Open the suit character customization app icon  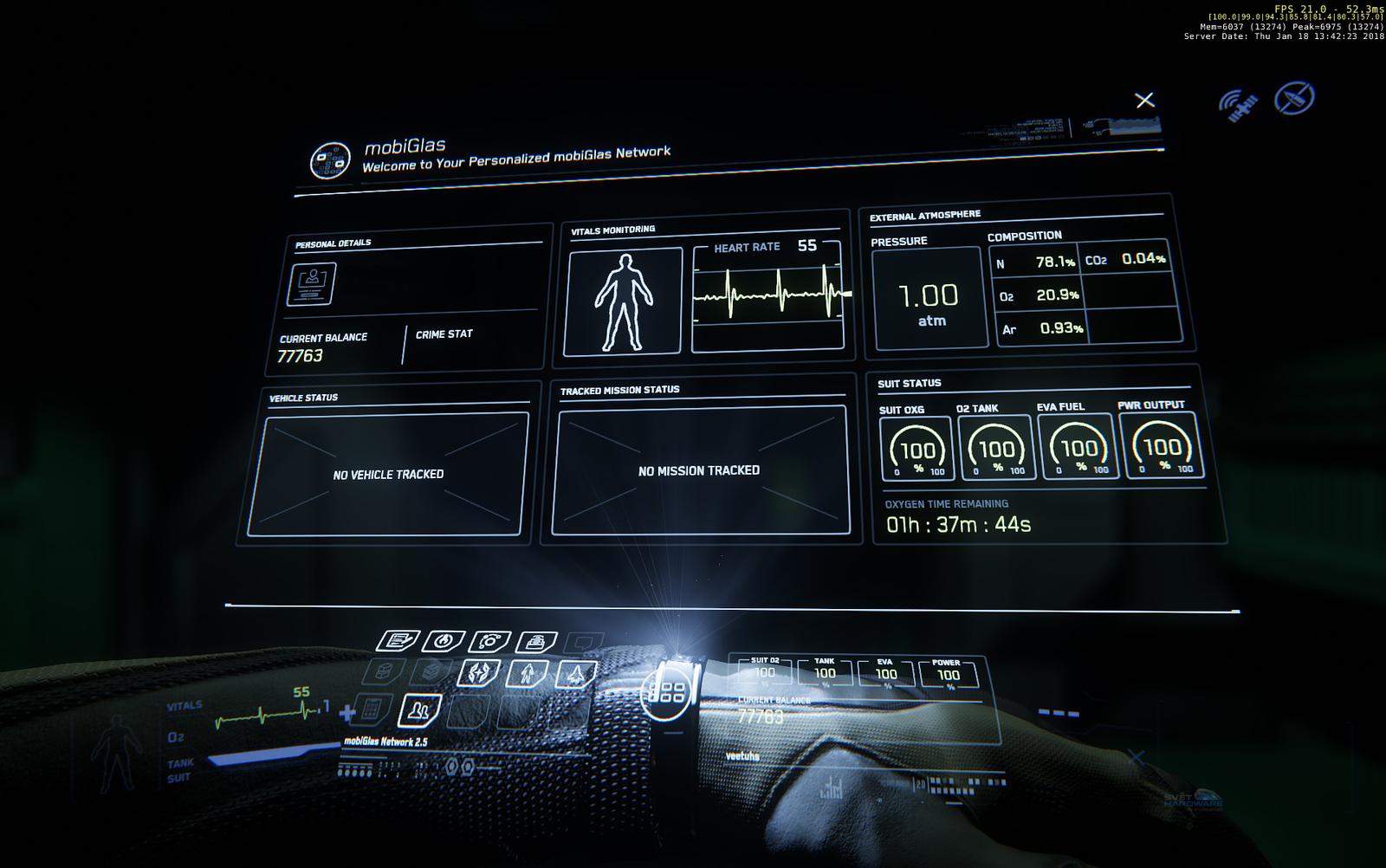coord(528,672)
